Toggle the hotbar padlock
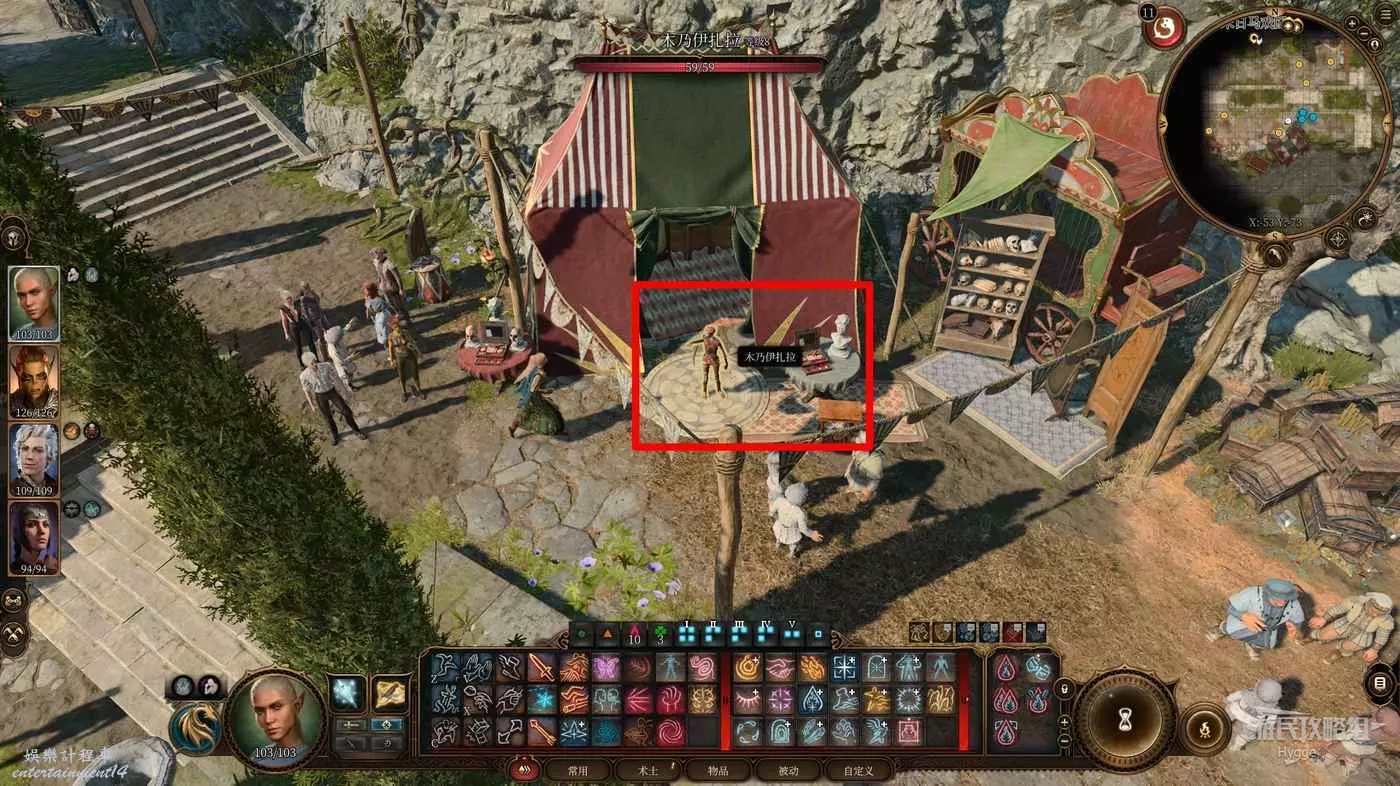 tap(1064, 689)
